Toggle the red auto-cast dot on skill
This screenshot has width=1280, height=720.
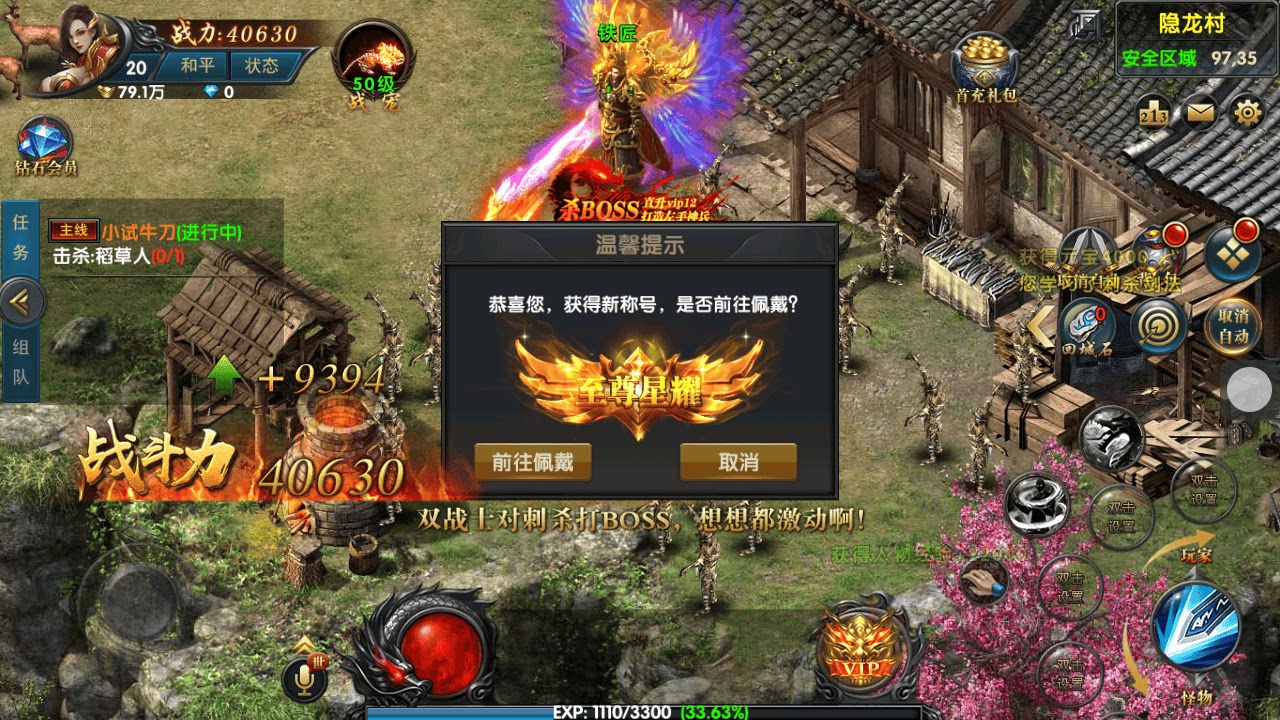[1174, 233]
